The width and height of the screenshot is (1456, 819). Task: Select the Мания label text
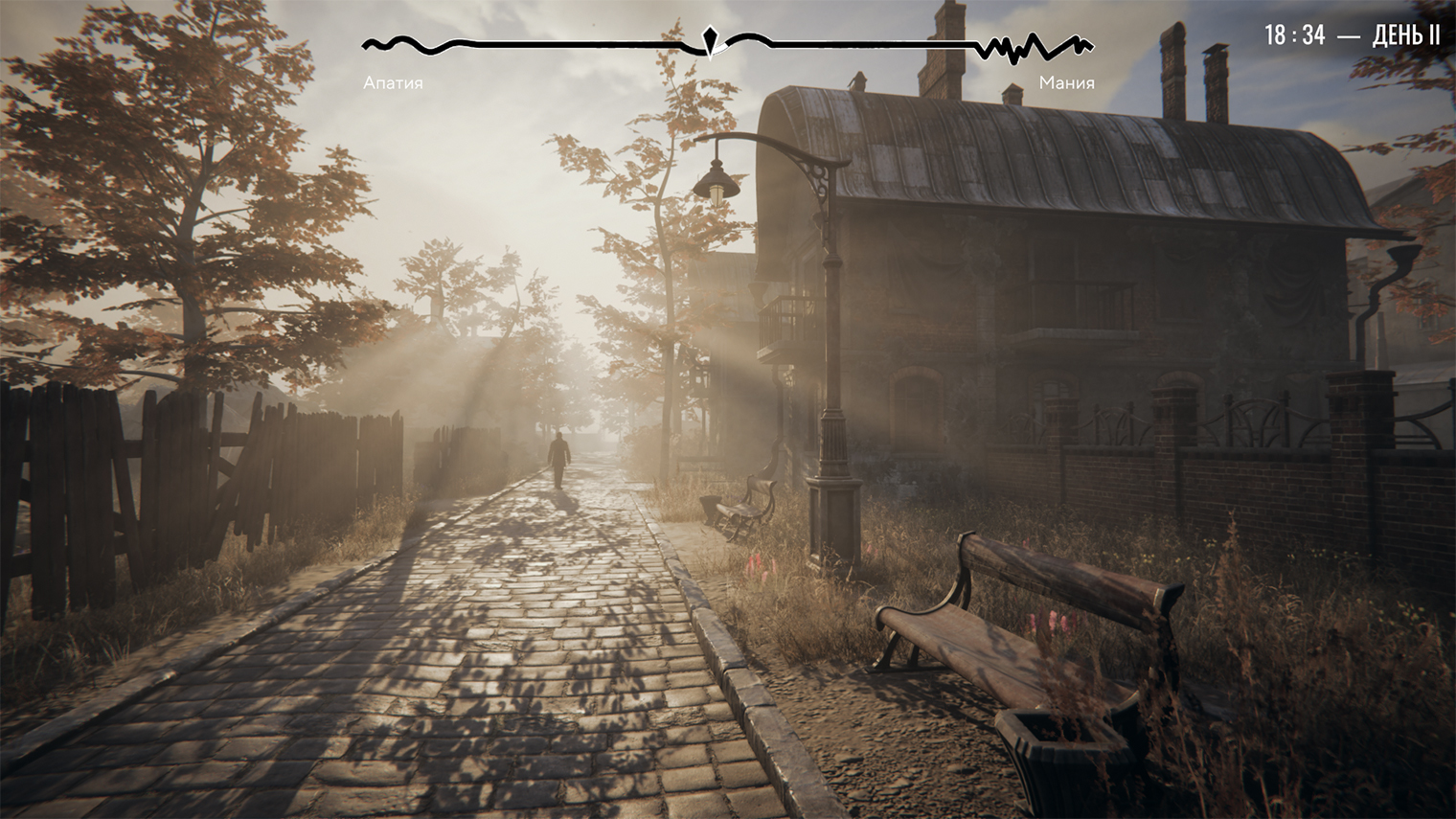[x=1066, y=83]
